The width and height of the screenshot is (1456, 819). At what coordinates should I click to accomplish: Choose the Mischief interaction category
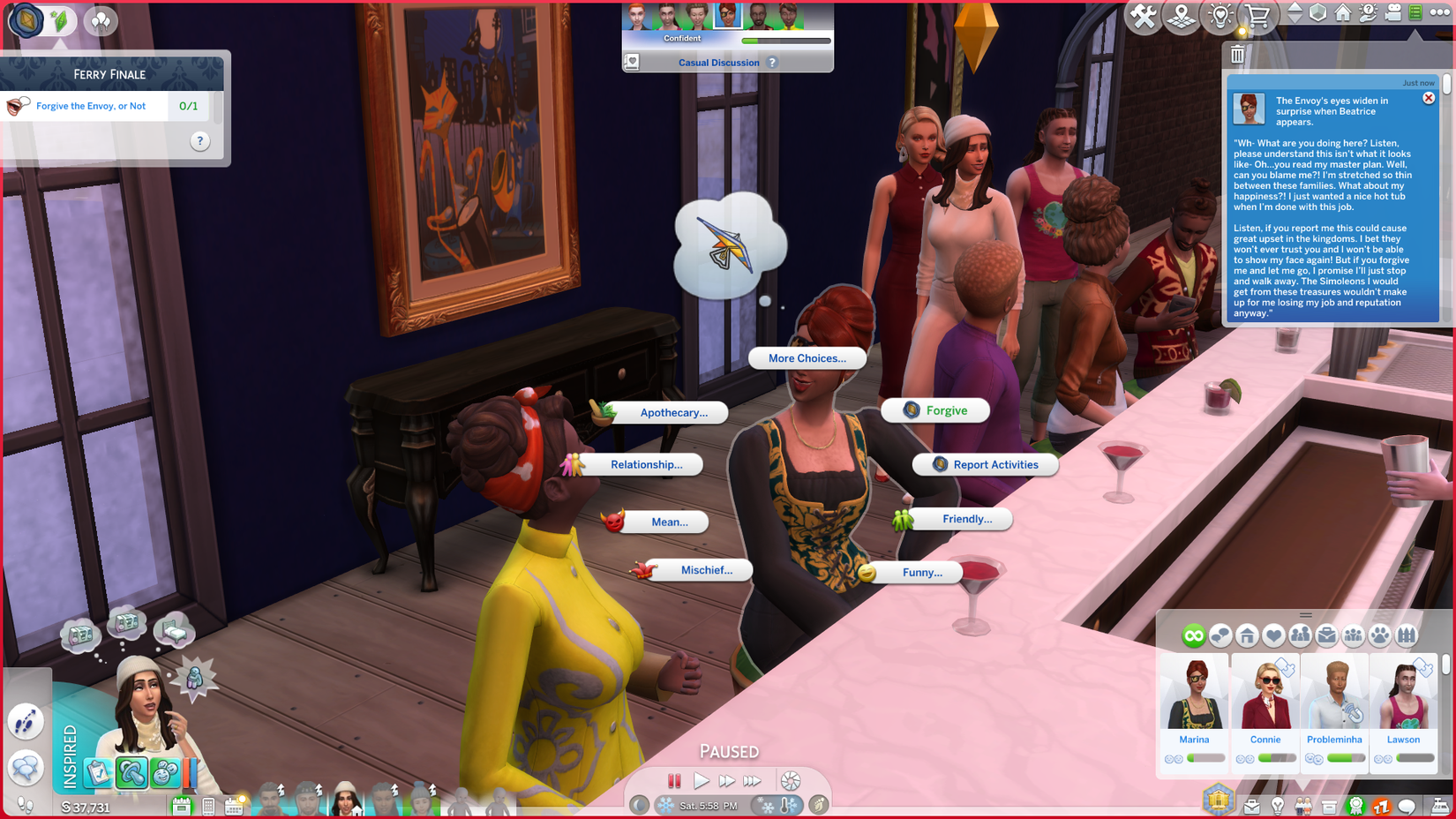(705, 570)
